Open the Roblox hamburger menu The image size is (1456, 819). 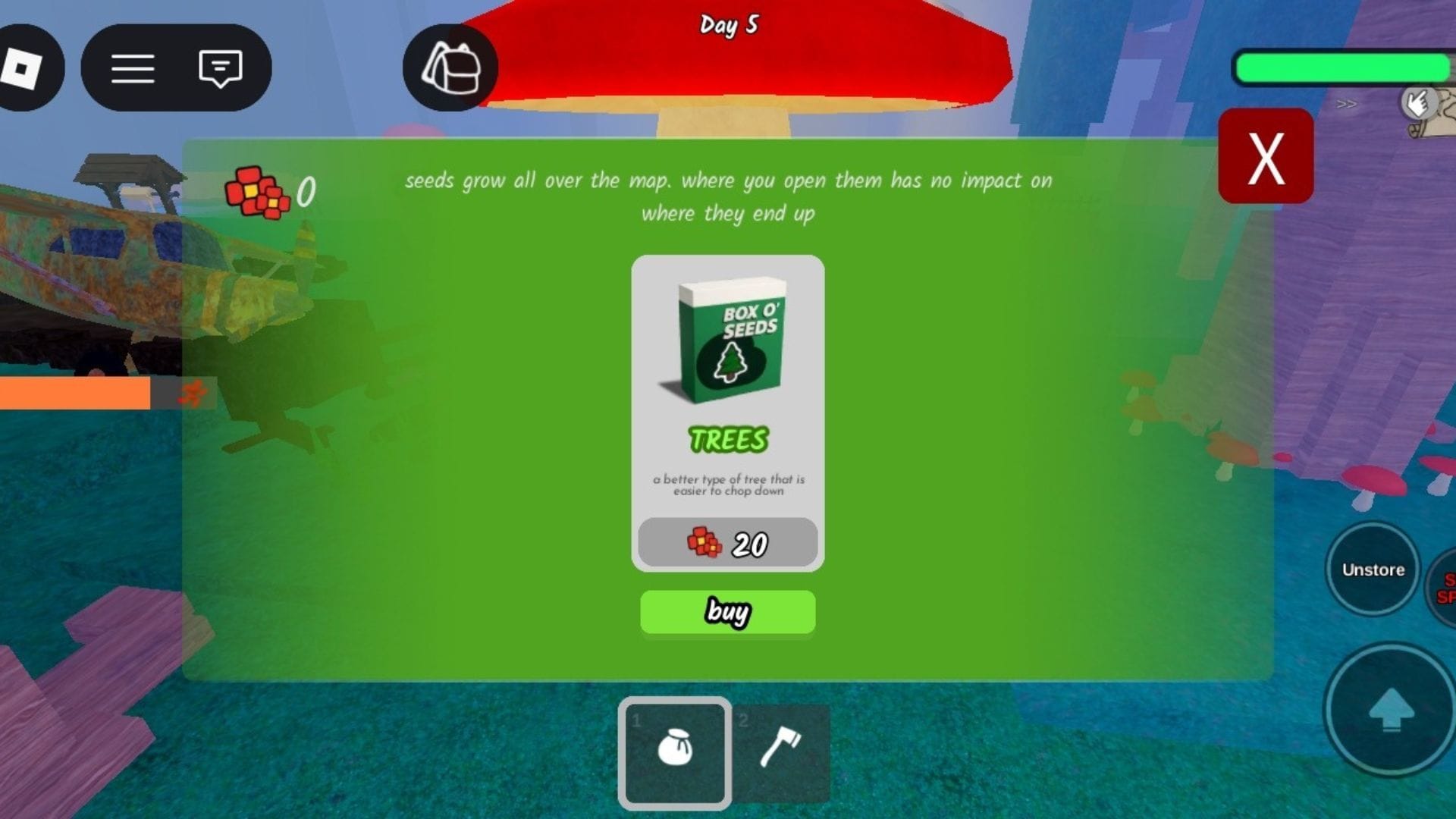click(x=133, y=68)
